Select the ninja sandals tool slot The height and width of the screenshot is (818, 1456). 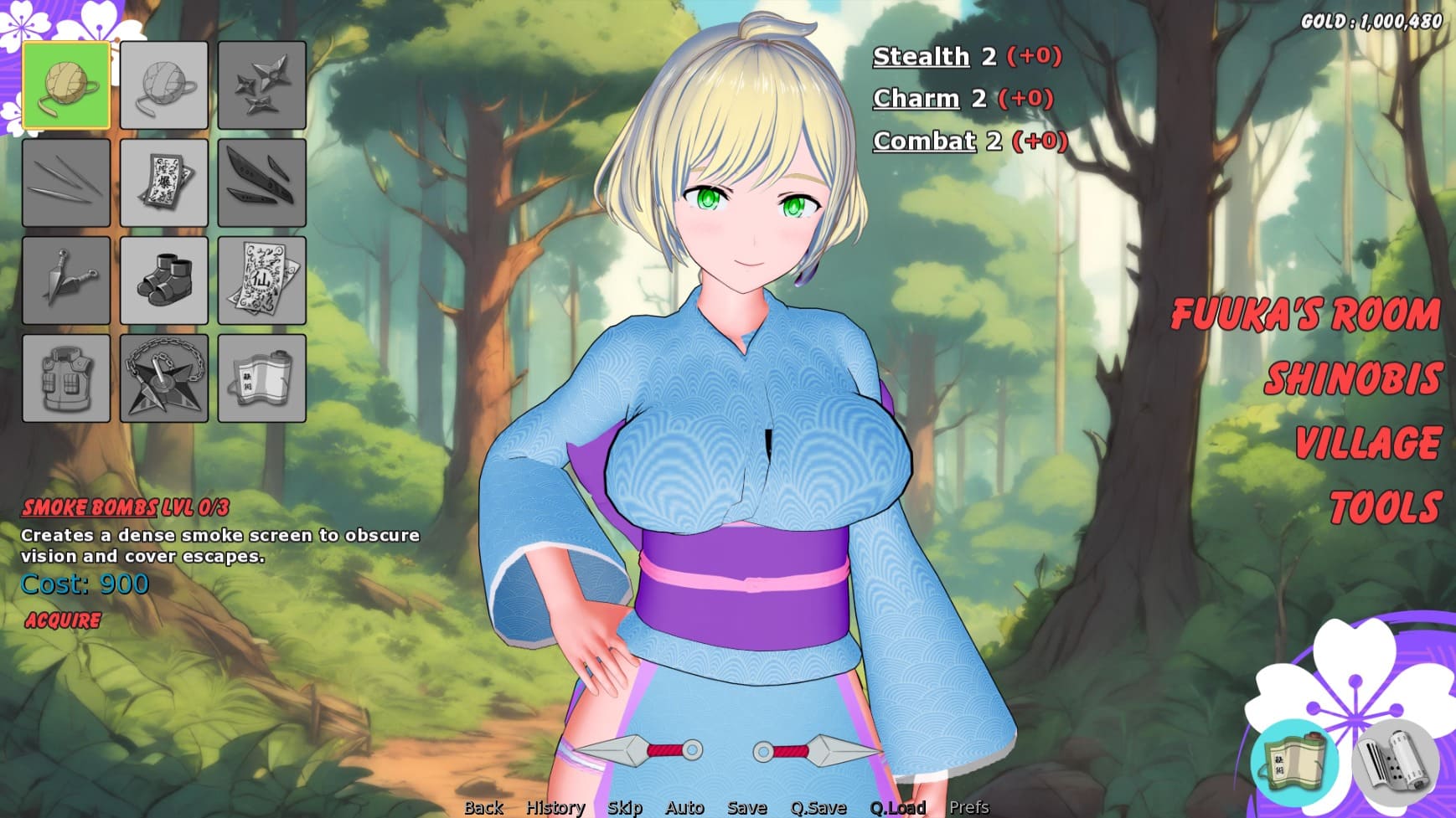pyautogui.click(x=164, y=280)
